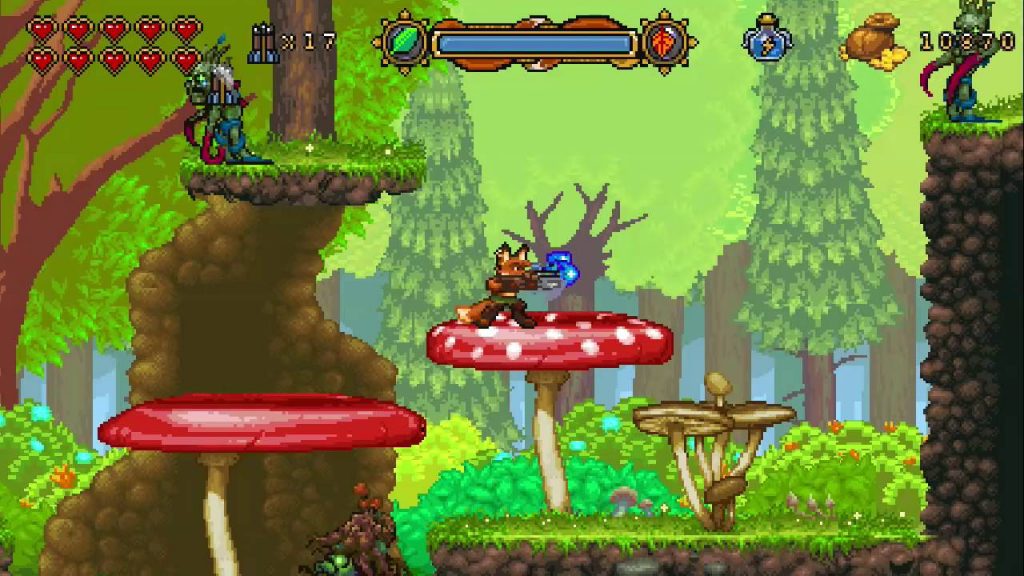Select the green leaf season emblem
1024x576 pixels.
[x=403, y=43]
